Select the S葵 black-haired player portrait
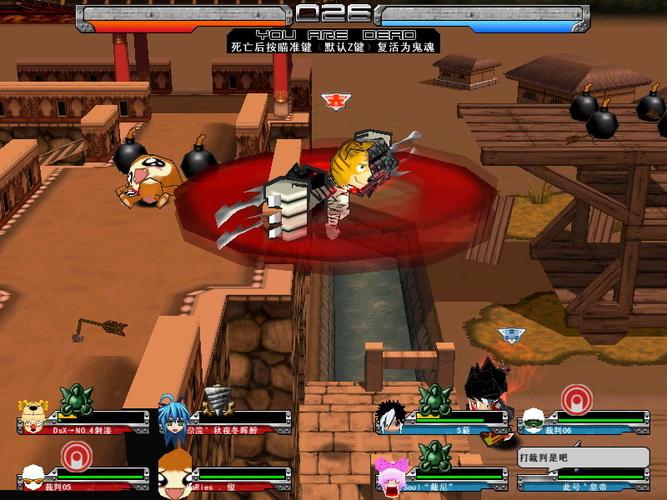Image resolution: width=667 pixels, height=500 pixels. coord(392,417)
